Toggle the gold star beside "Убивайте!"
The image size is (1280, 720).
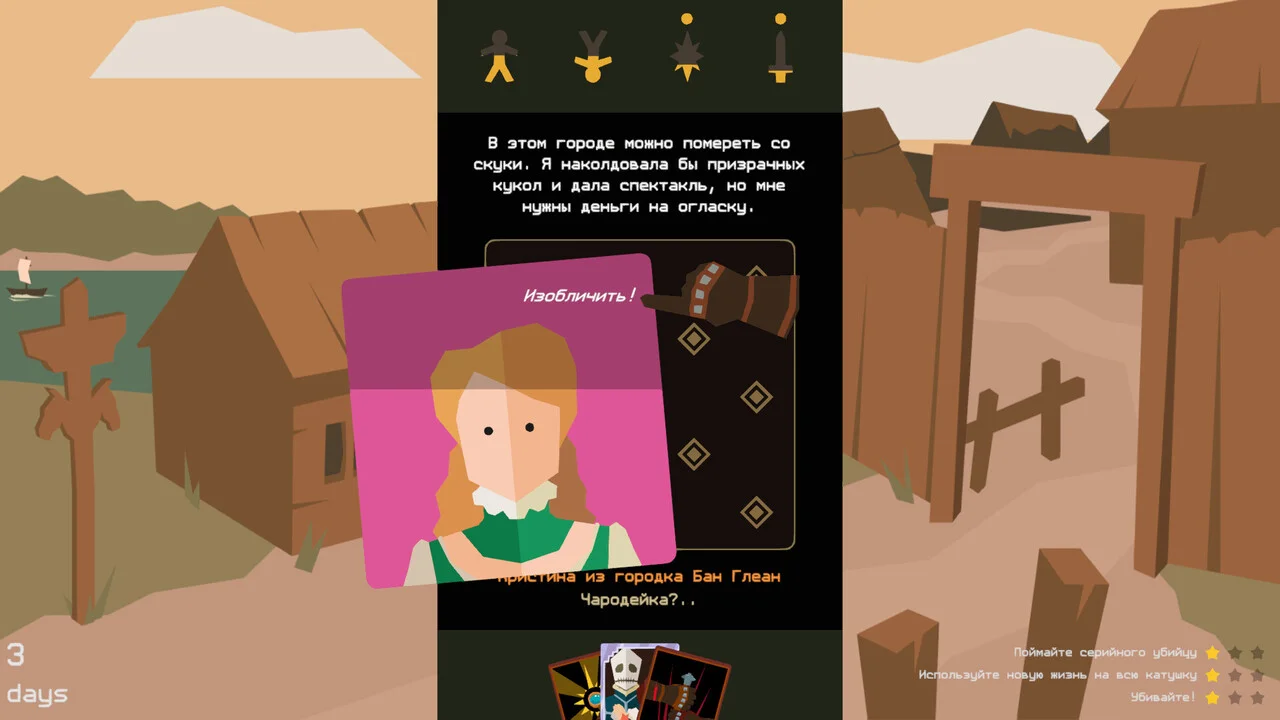tap(1212, 697)
